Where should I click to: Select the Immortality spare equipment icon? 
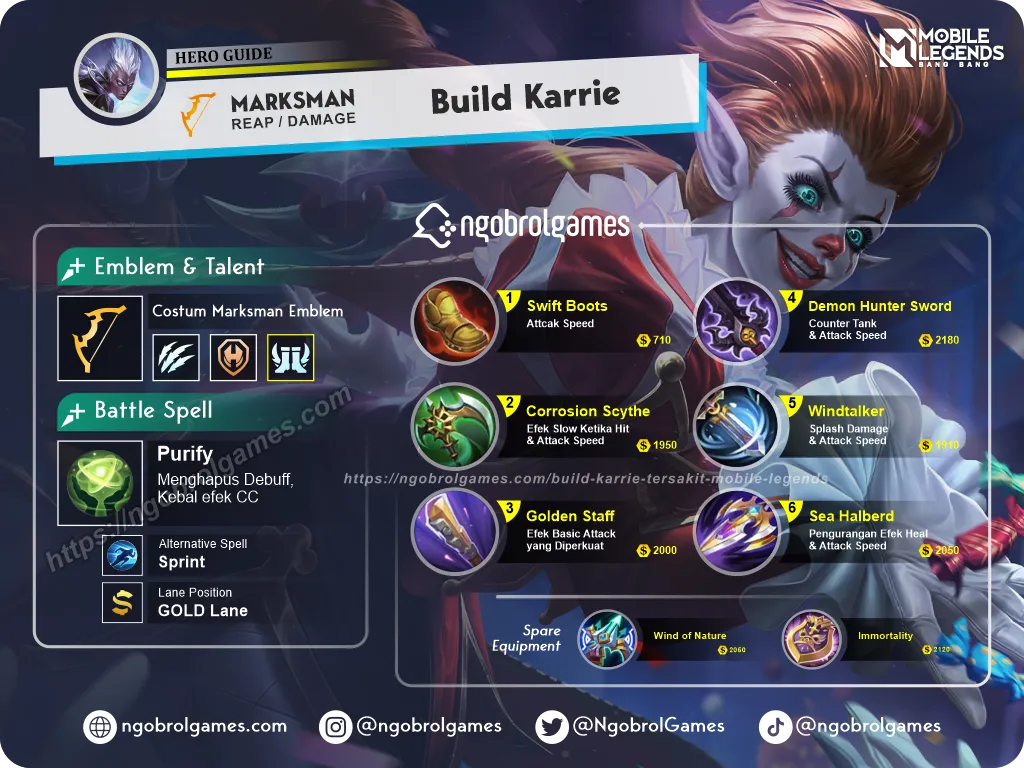(x=811, y=639)
